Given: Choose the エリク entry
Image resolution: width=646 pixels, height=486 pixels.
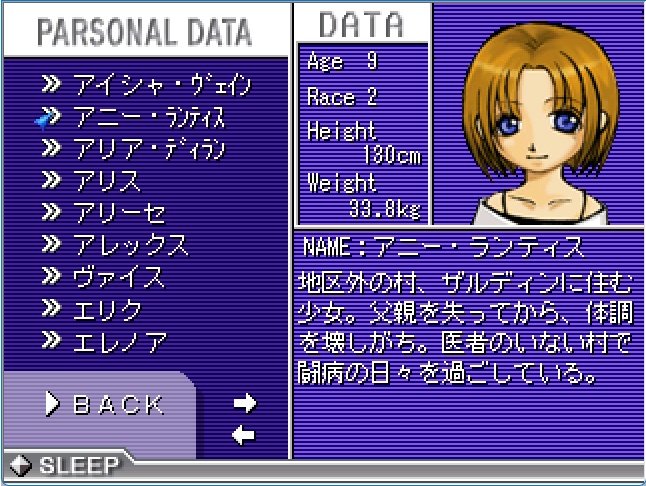Looking at the screenshot, I should (x=107, y=309).
